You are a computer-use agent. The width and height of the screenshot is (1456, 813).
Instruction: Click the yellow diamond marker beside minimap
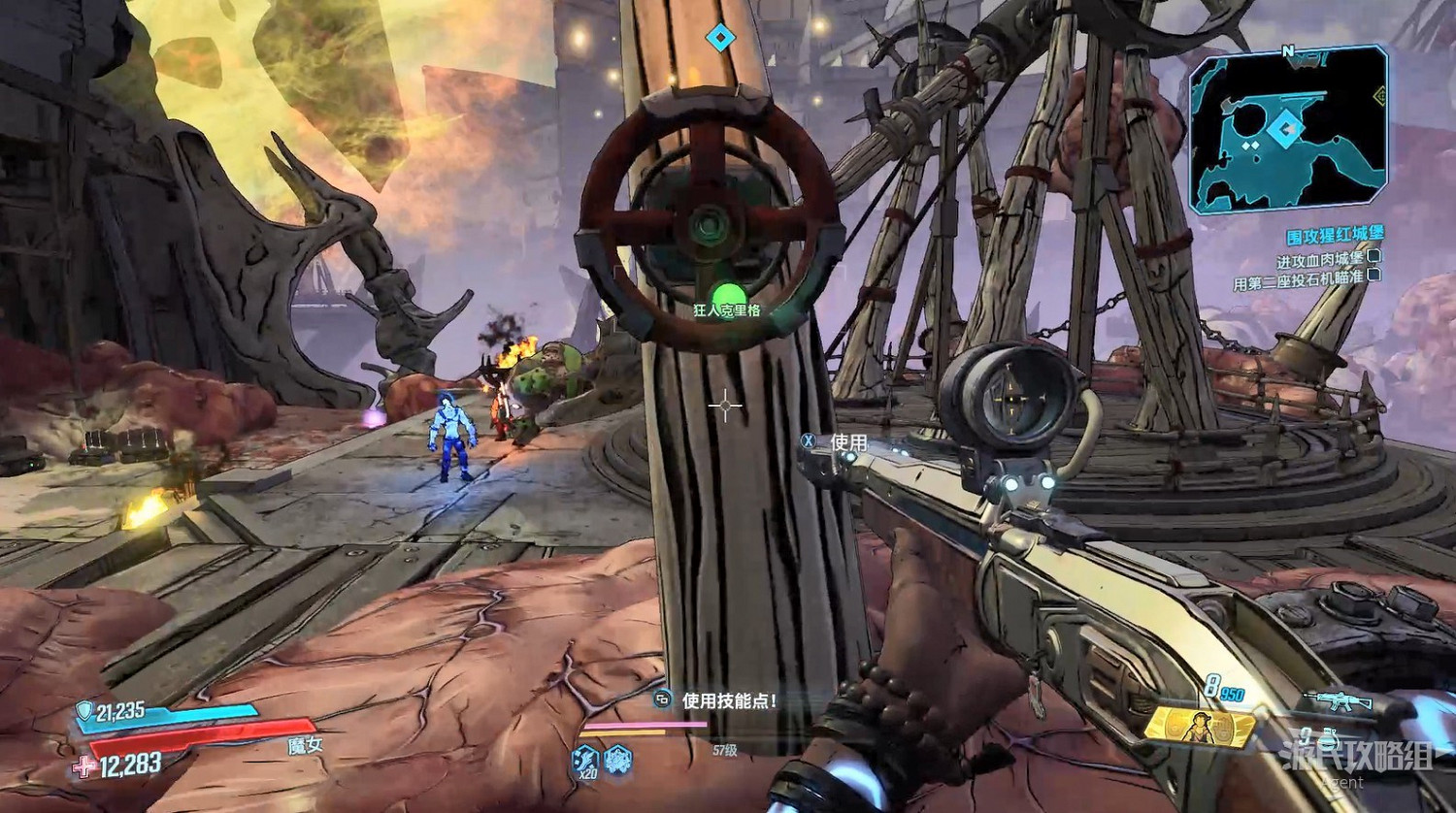pyautogui.click(x=1379, y=95)
